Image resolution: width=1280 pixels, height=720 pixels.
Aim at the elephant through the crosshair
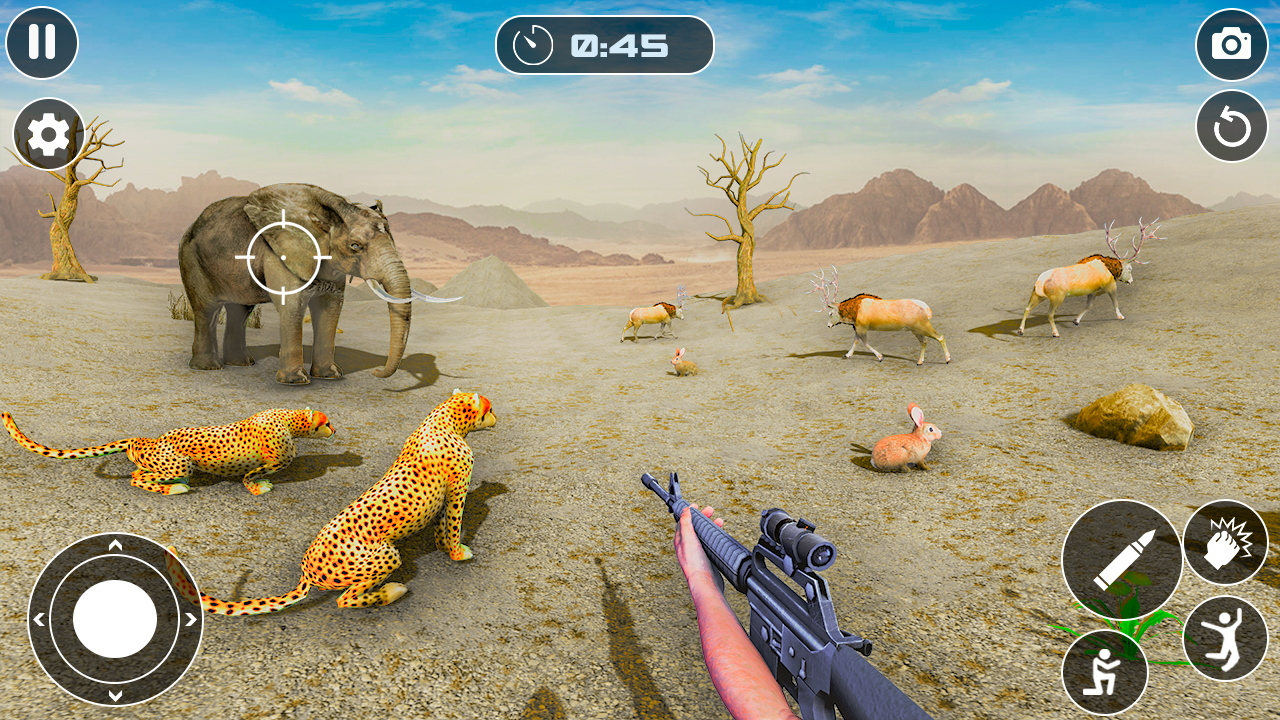coord(284,258)
